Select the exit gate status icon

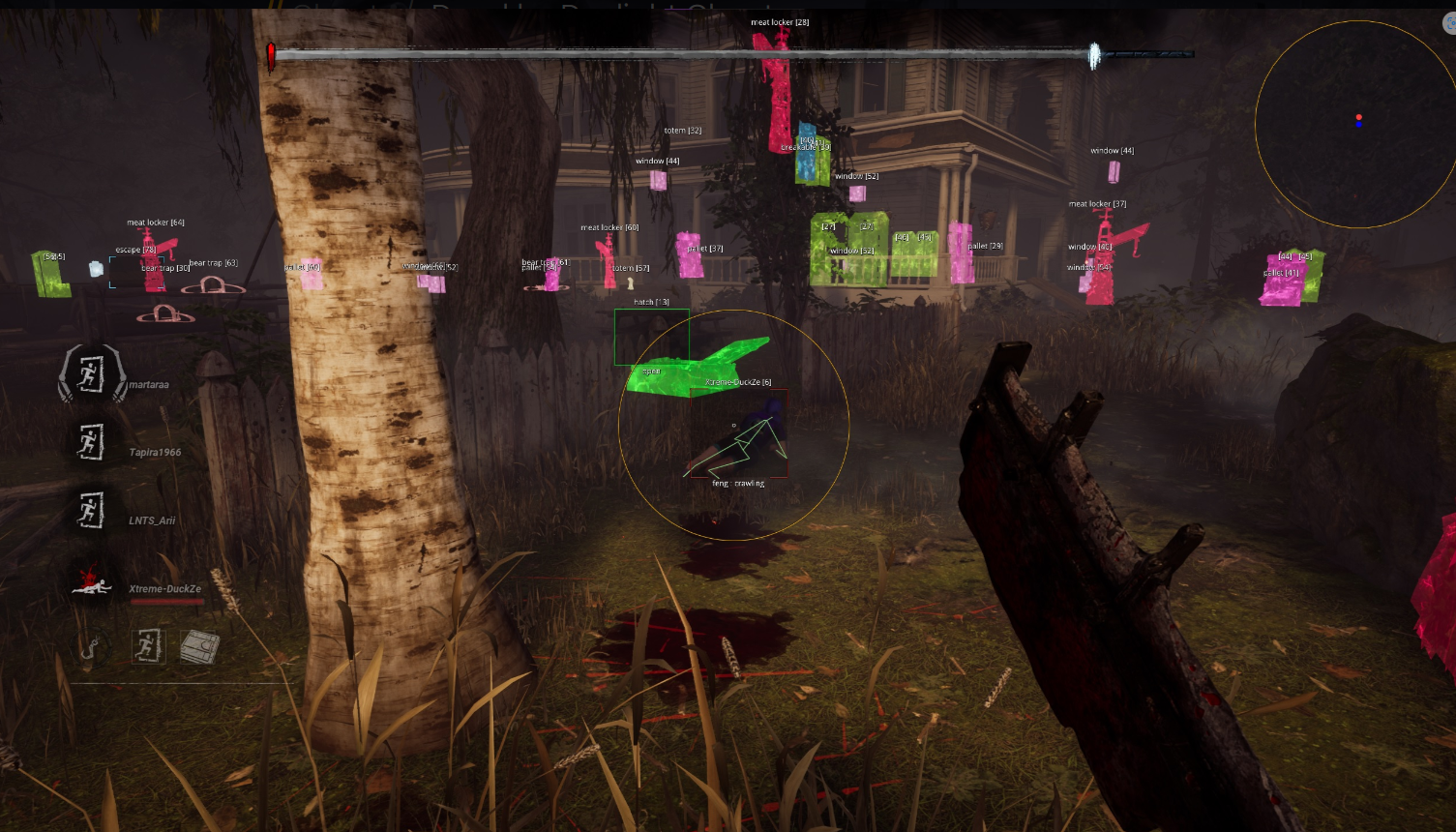coord(147,646)
